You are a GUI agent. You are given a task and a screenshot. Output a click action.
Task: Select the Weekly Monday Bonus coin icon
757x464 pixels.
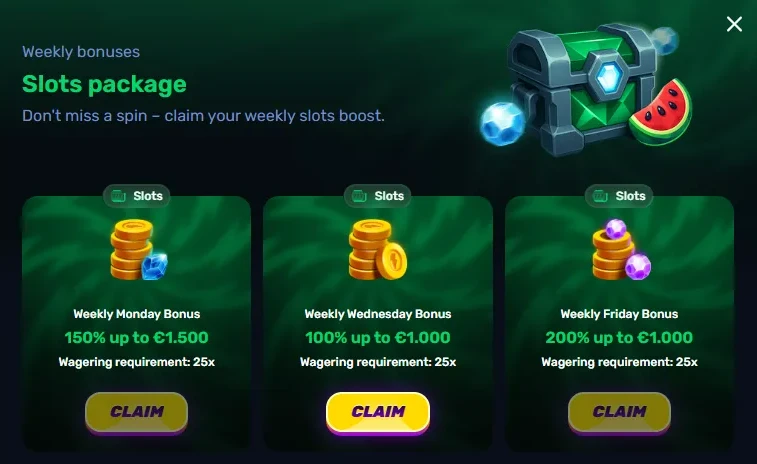coord(137,252)
